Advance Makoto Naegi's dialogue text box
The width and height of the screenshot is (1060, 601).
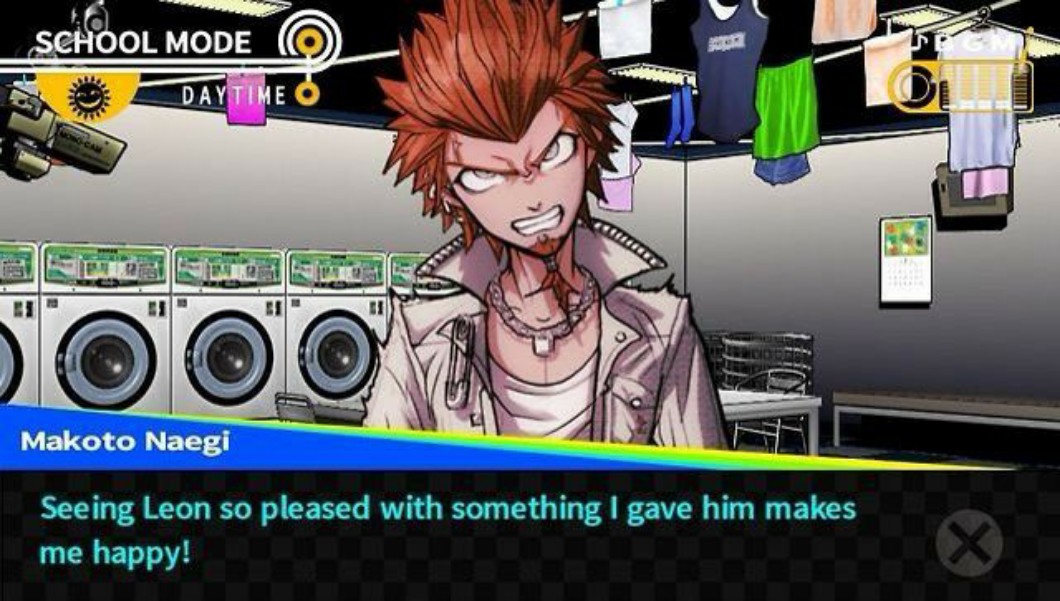tap(450, 530)
